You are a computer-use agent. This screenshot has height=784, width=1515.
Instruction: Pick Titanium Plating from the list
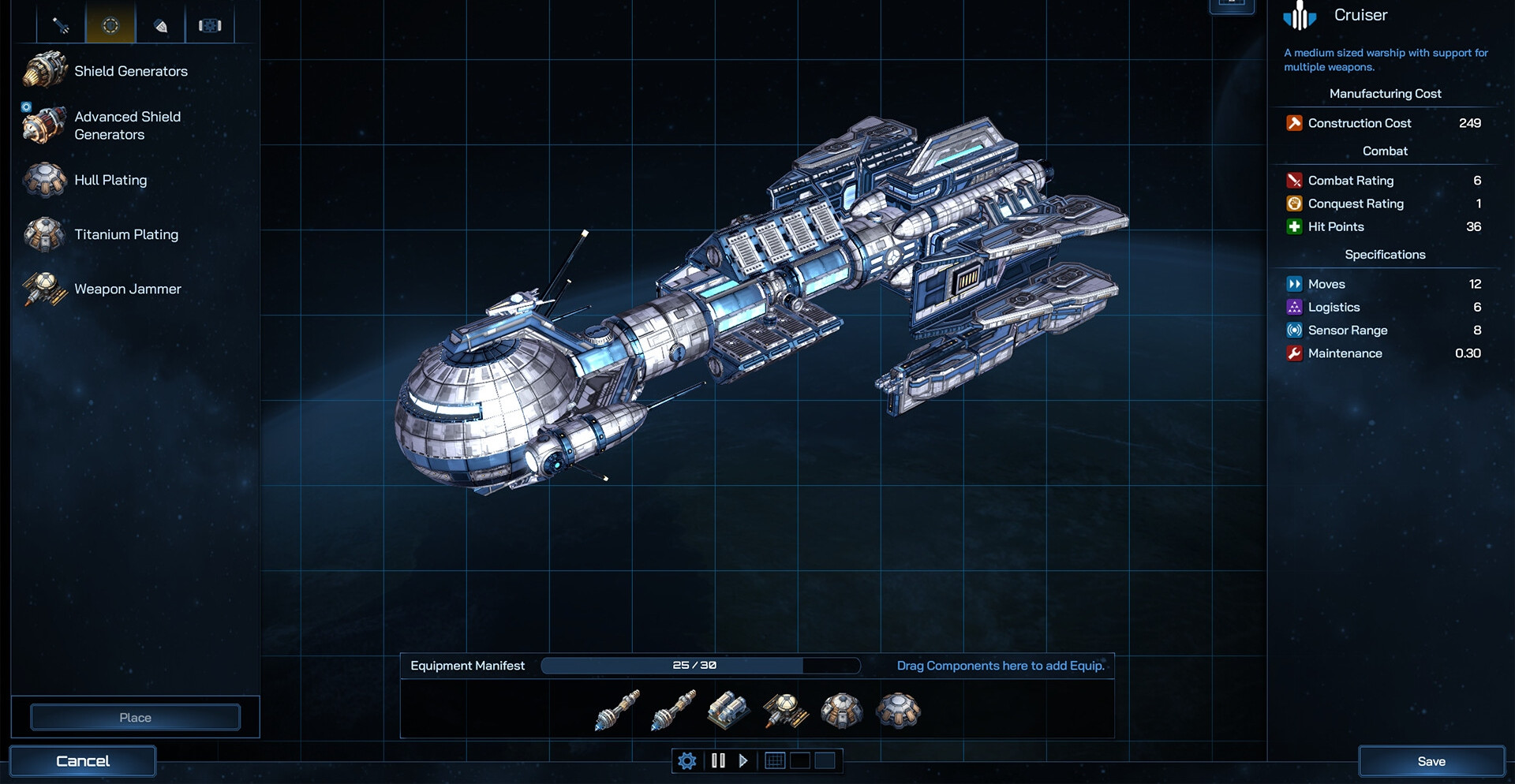coord(126,234)
